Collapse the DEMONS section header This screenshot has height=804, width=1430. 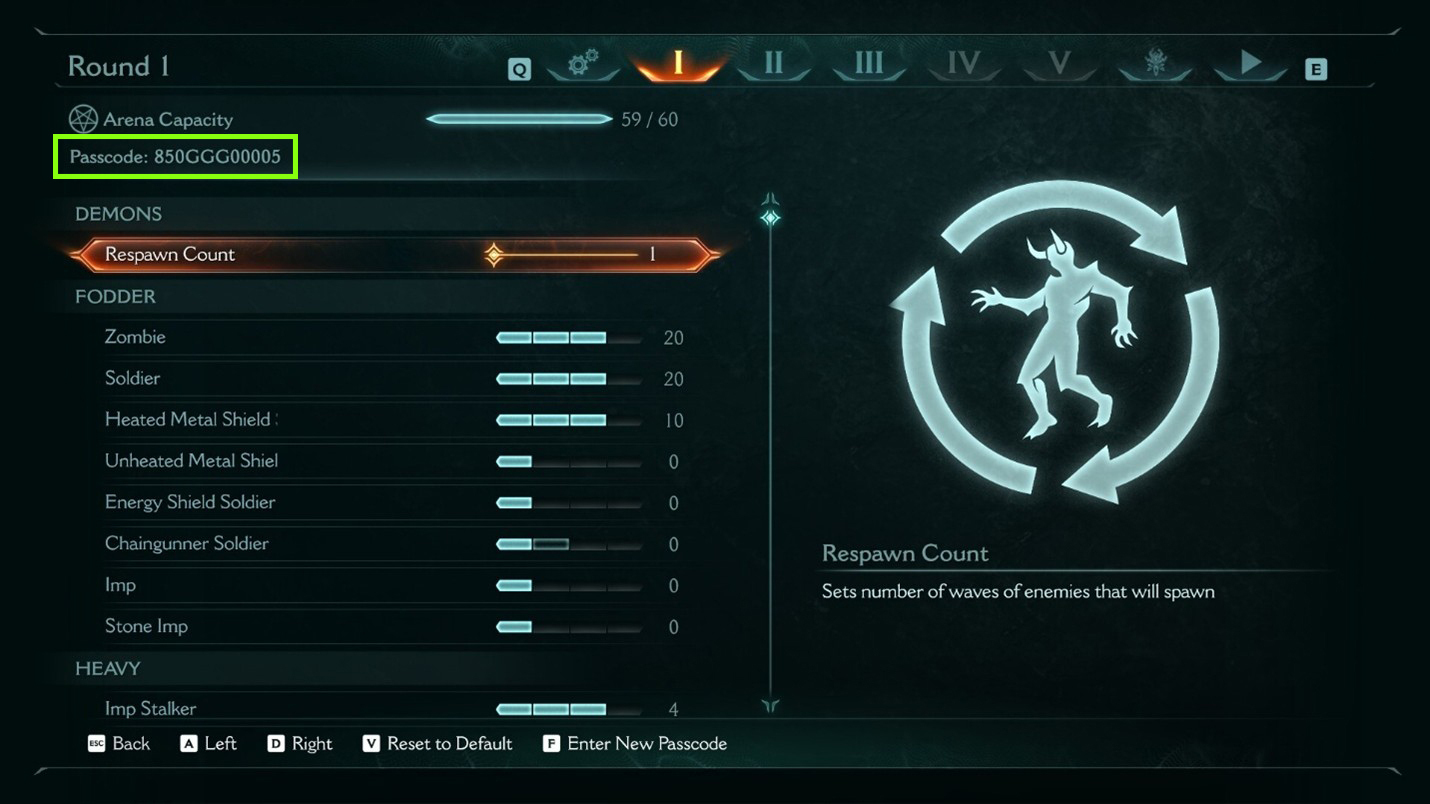(x=118, y=214)
